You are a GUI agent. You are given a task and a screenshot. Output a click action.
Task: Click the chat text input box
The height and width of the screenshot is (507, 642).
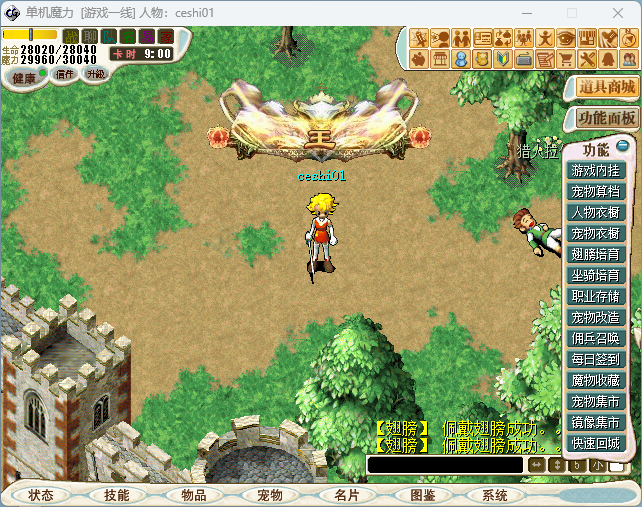point(445,465)
